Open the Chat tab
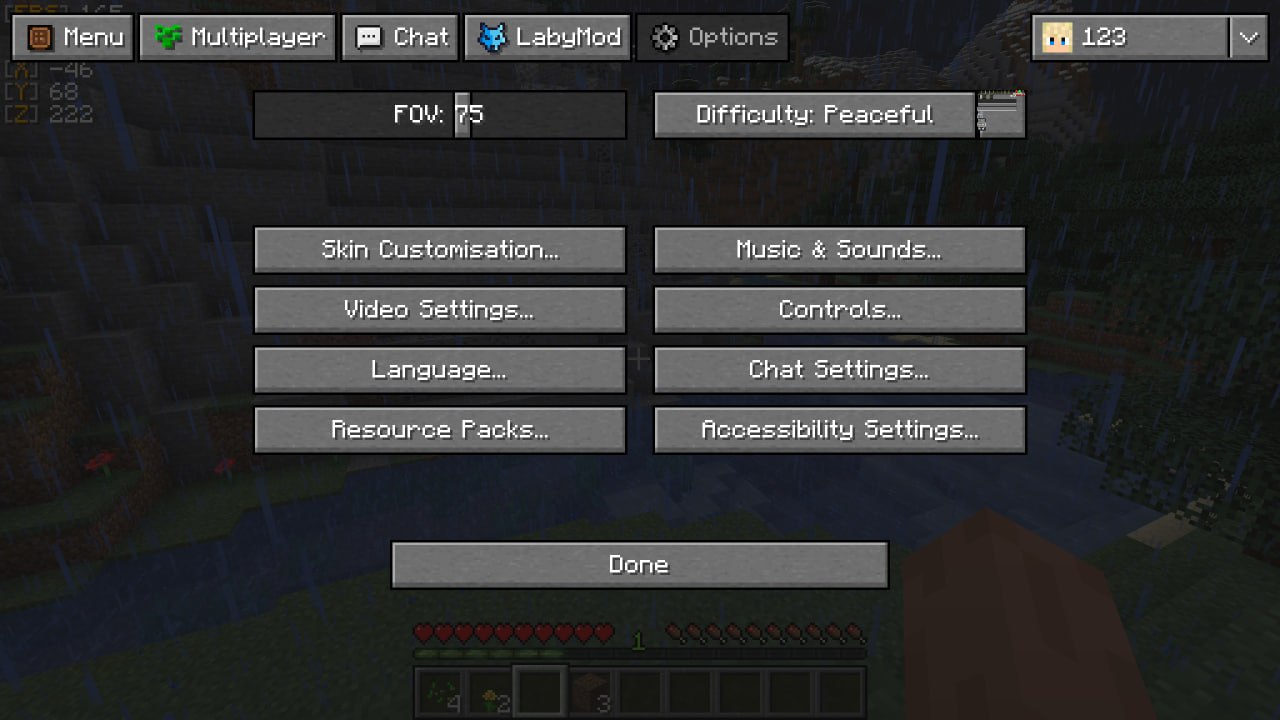The width and height of the screenshot is (1280, 720). (x=400, y=38)
